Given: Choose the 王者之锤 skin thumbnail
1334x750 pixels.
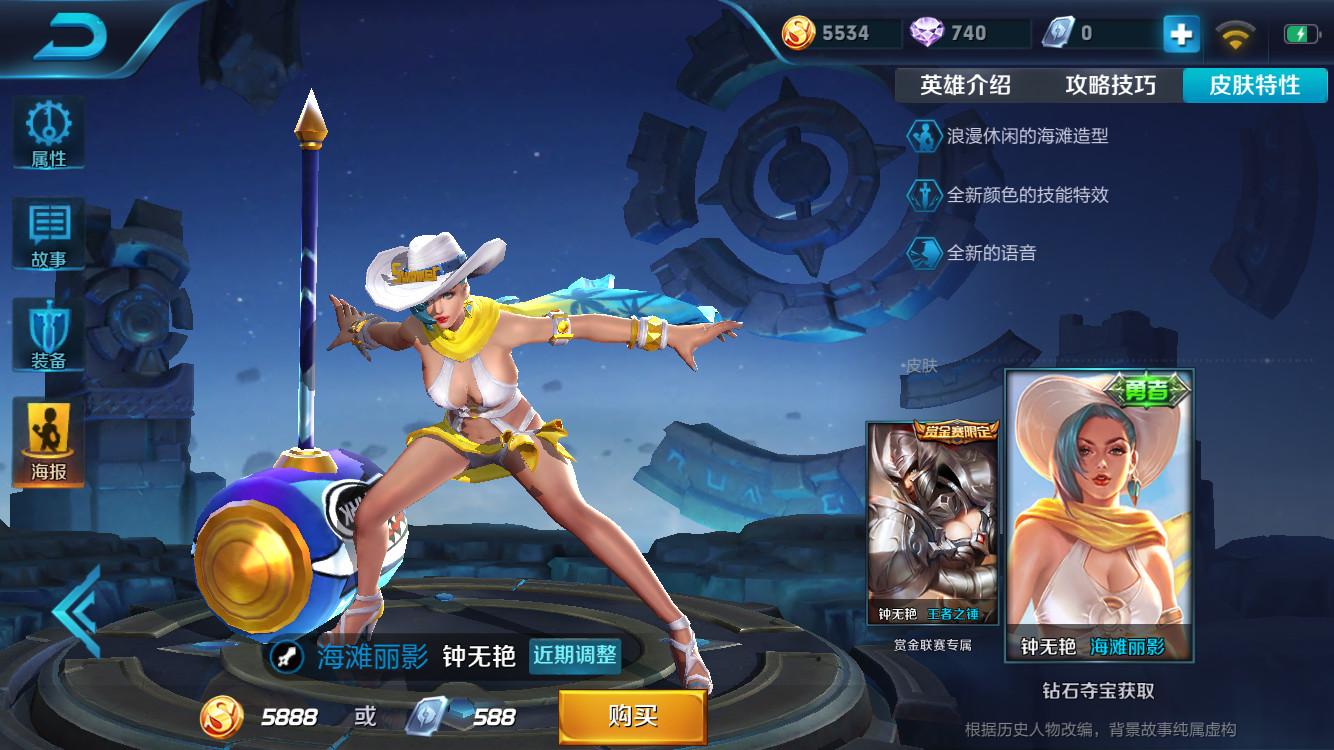Looking at the screenshot, I should 932,523.
